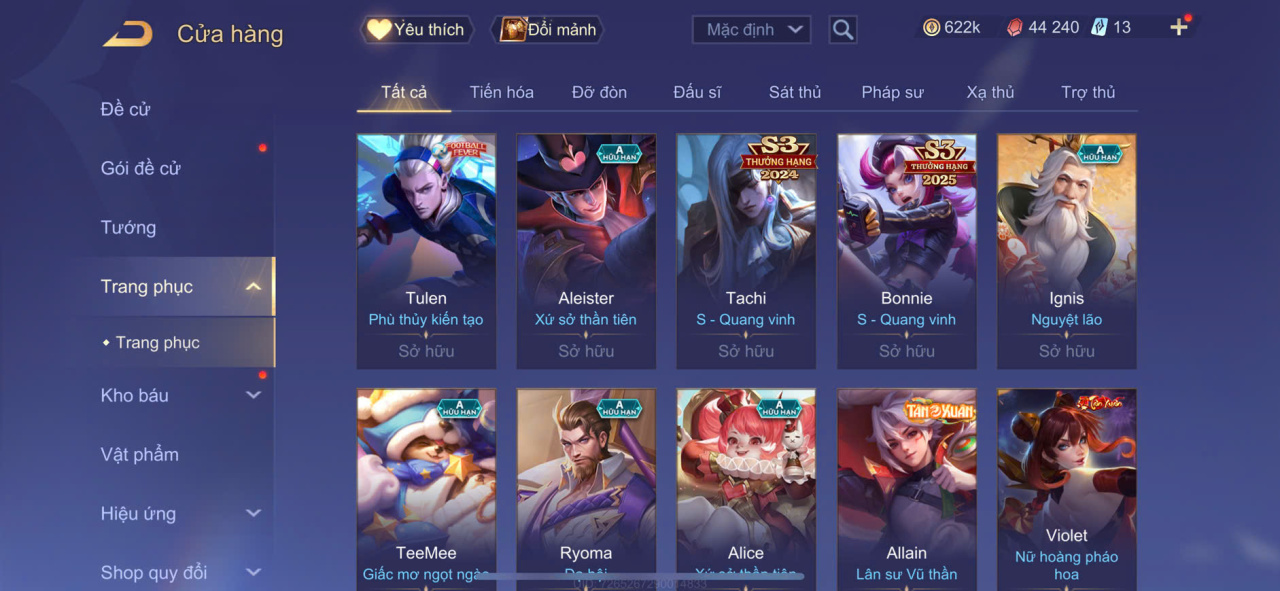Screen dimensions: 1280x591
Task: Choose the Pháp sư tab
Action: pos(892,92)
